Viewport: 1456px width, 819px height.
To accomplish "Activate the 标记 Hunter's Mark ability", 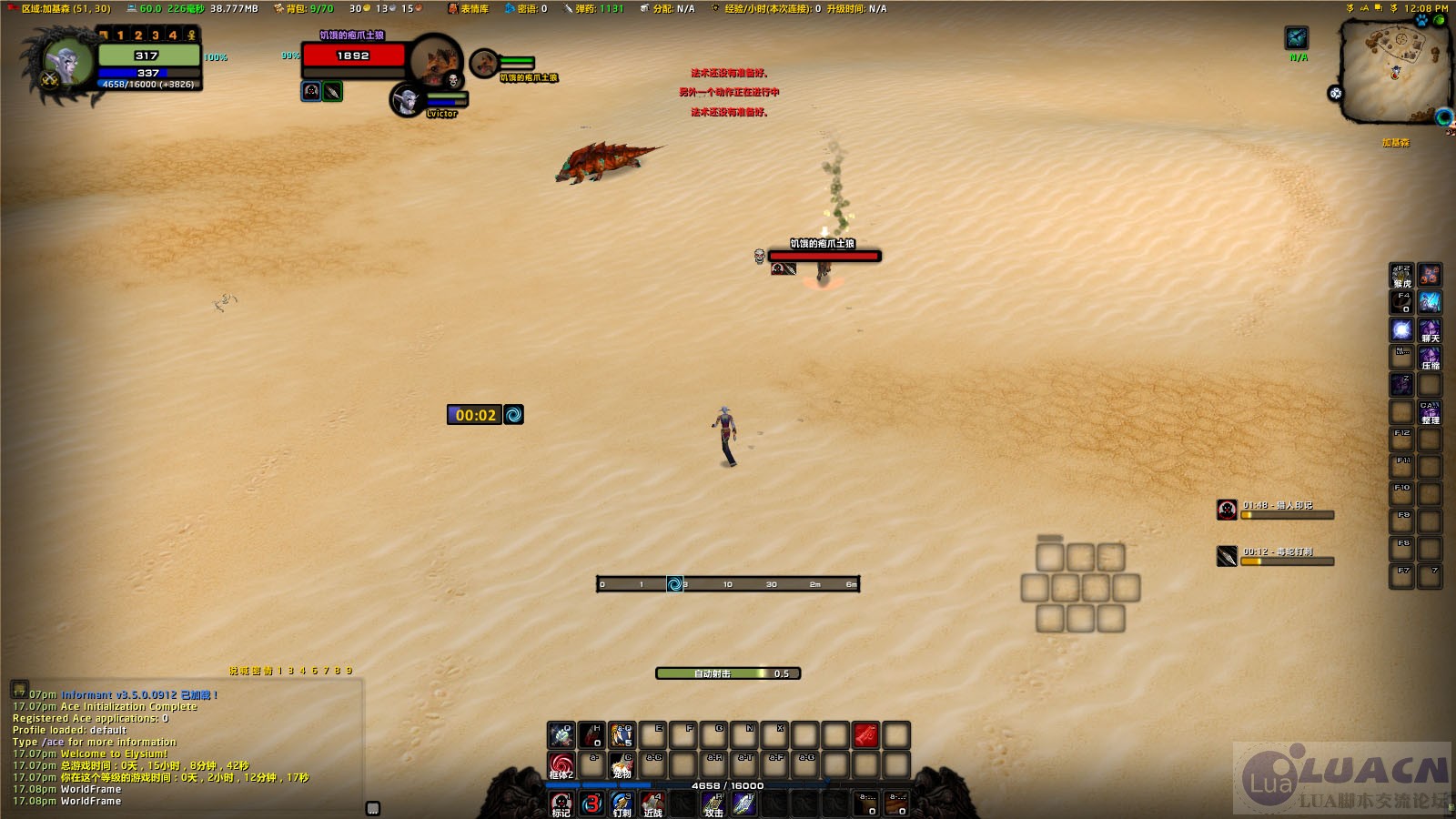I will click(x=561, y=804).
